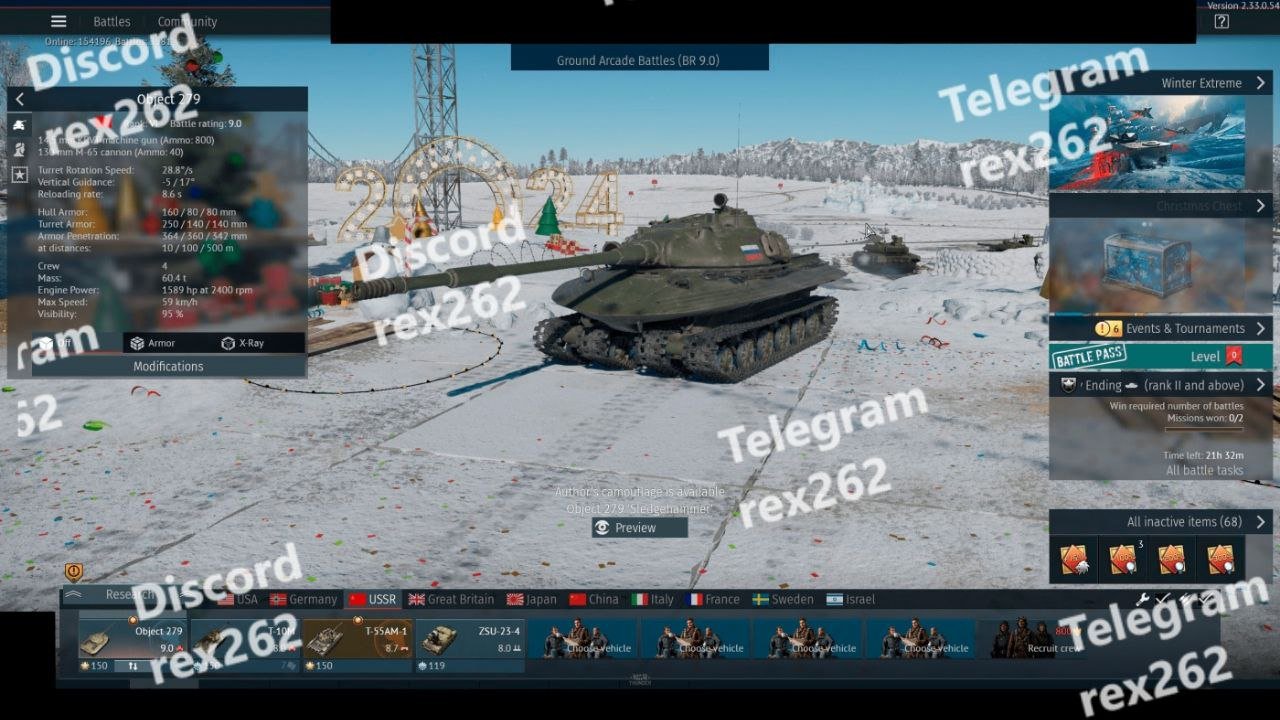This screenshot has width=1280, height=720.
Task: Open the Battles menu
Action: 112,21
